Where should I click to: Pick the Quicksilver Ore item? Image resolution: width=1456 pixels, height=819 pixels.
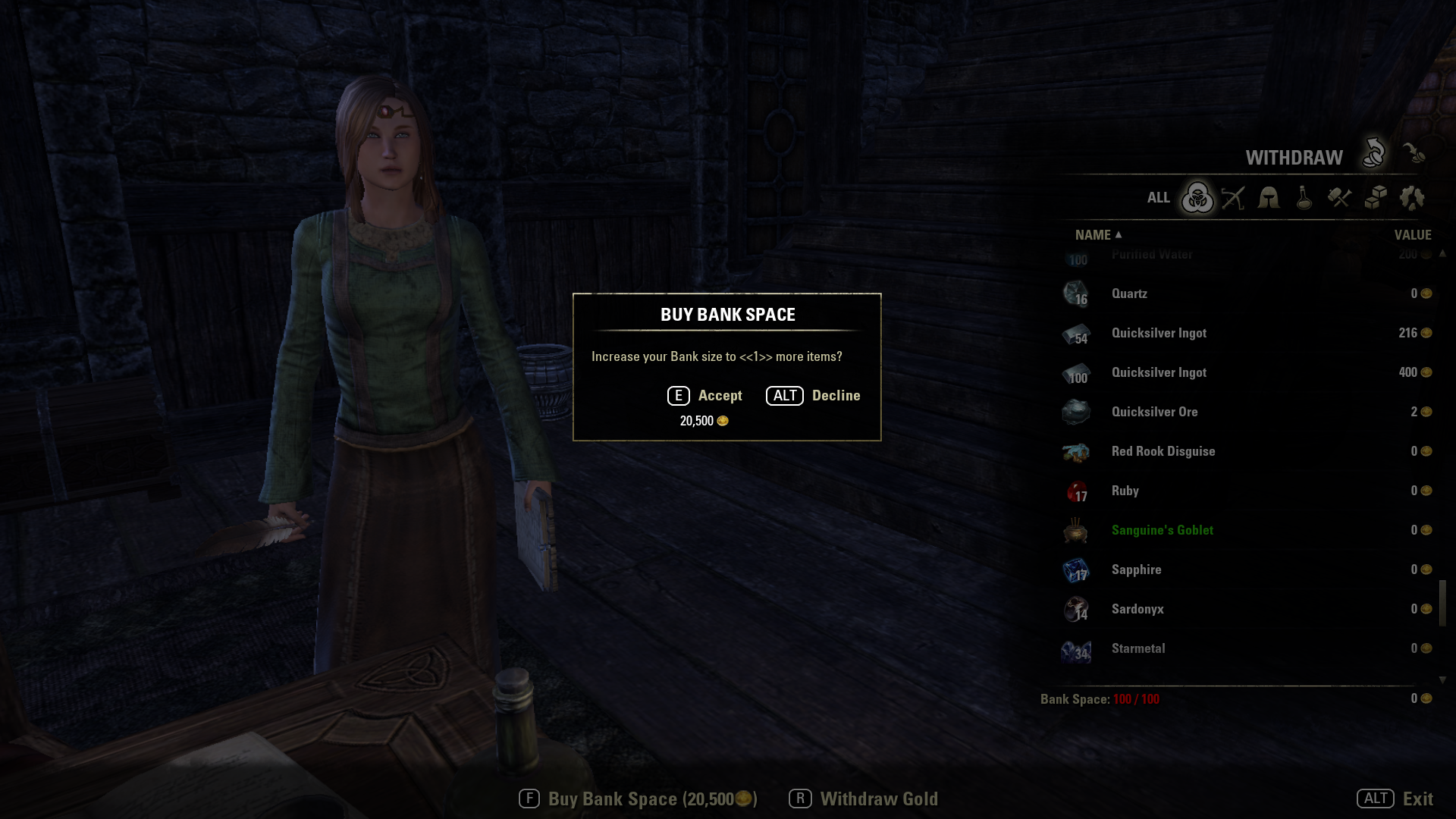click(x=1154, y=412)
